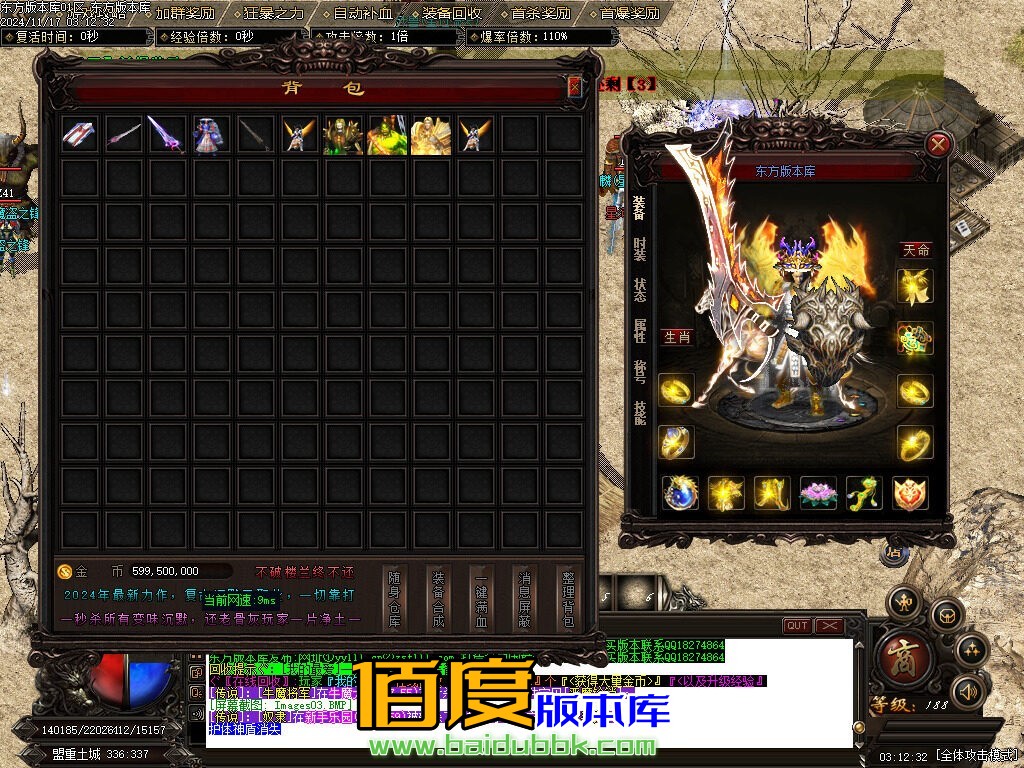Click the sound speaker button
The width and height of the screenshot is (1024, 768).
pyautogui.click(x=966, y=690)
